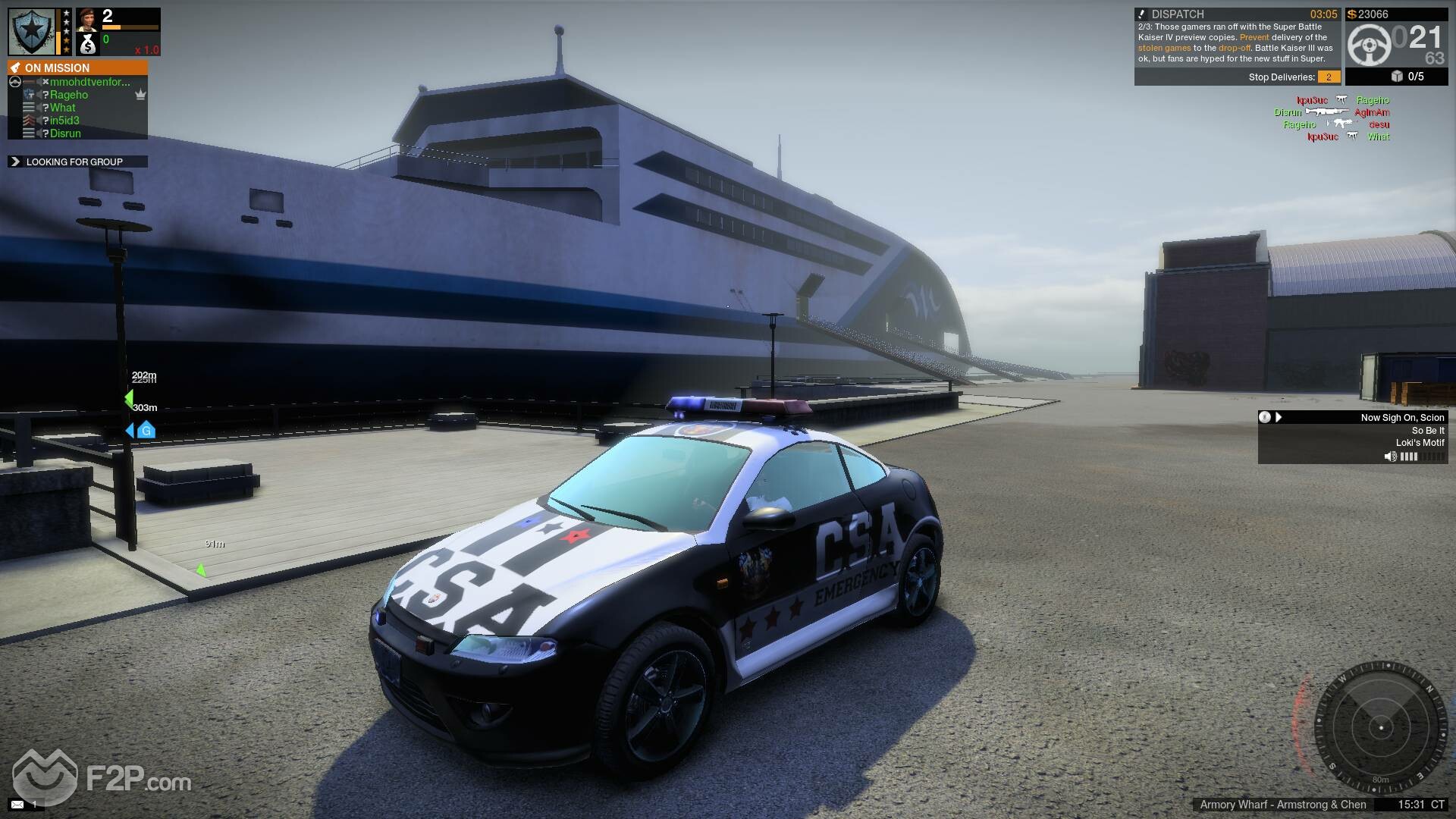The height and width of the screenshot is (819, 1456).
Task: Click the circular radar minimap
Action: [1380, 728]
